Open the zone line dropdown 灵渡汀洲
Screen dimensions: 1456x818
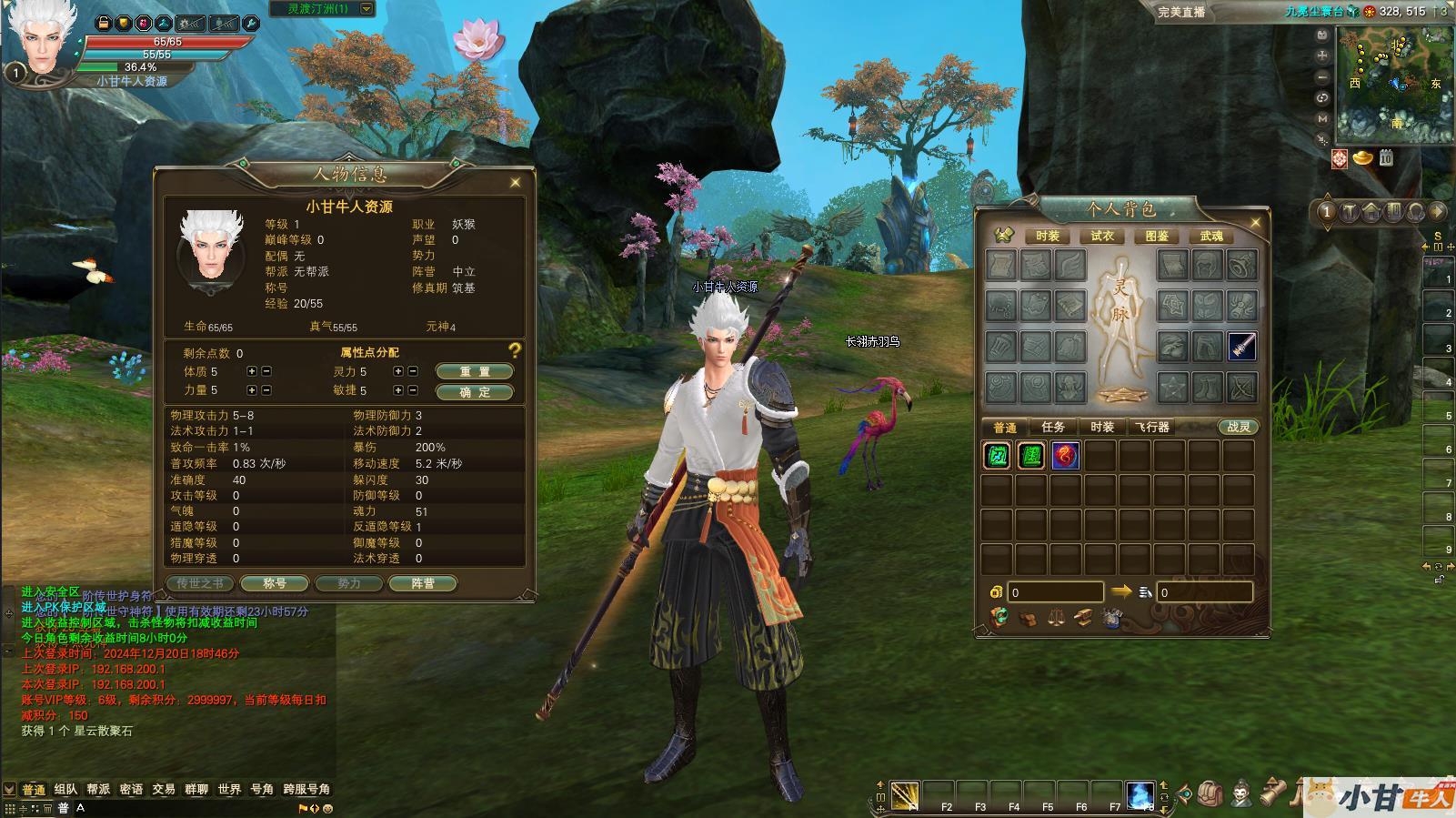pyautogui.click(x=367, y=9)
